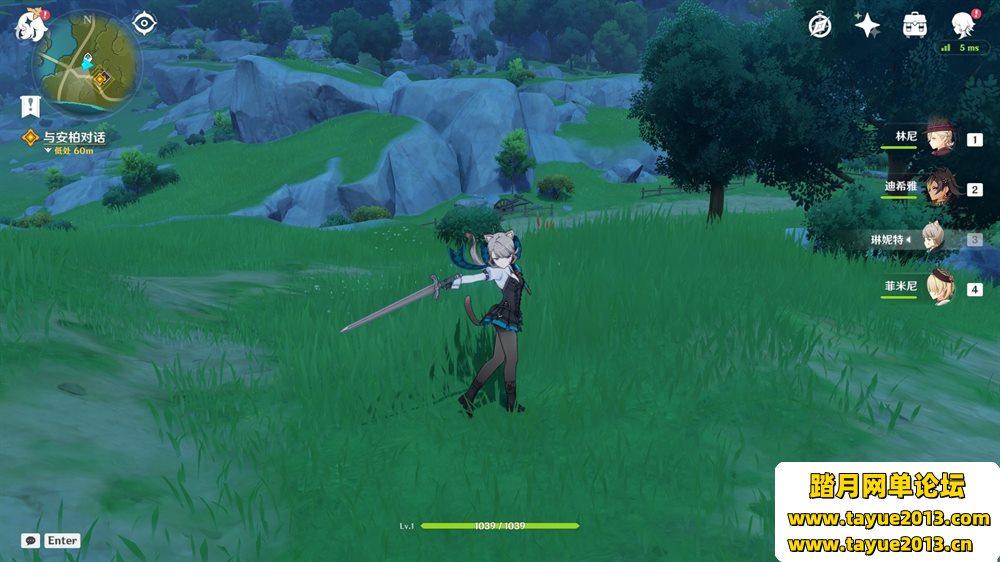The height and width of the screenshot is (562, 1000).
Task: Open the compass events icon
Action: (820, 25)
